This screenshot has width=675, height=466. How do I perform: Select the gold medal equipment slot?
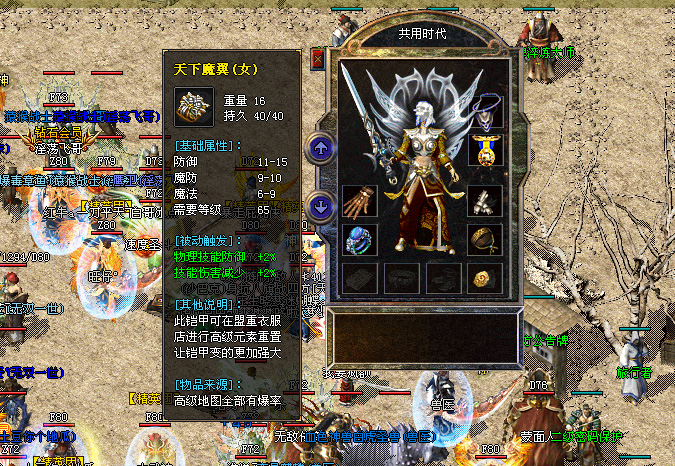coord(483,149)
